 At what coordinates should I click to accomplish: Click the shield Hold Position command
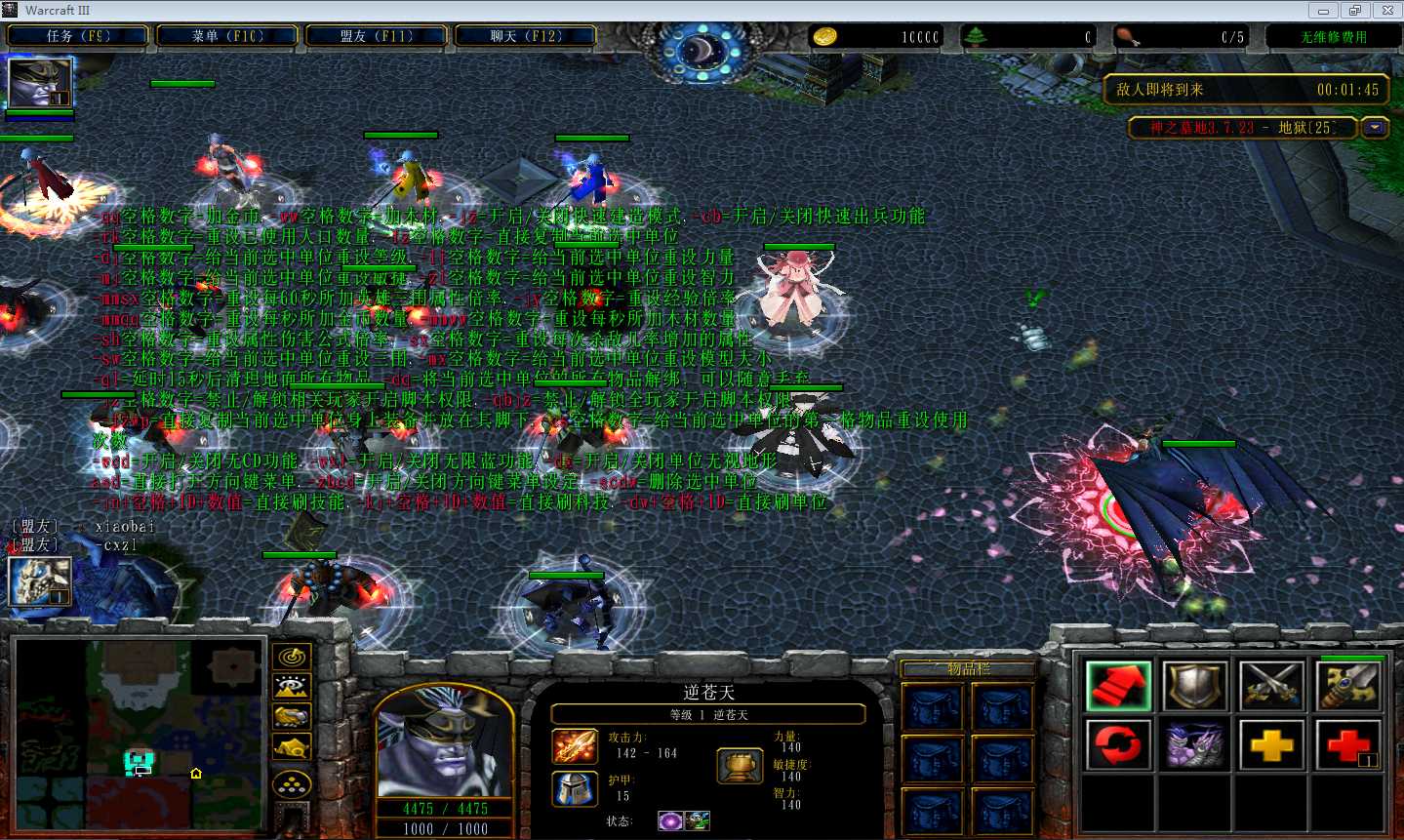(x=1195, y=685)
